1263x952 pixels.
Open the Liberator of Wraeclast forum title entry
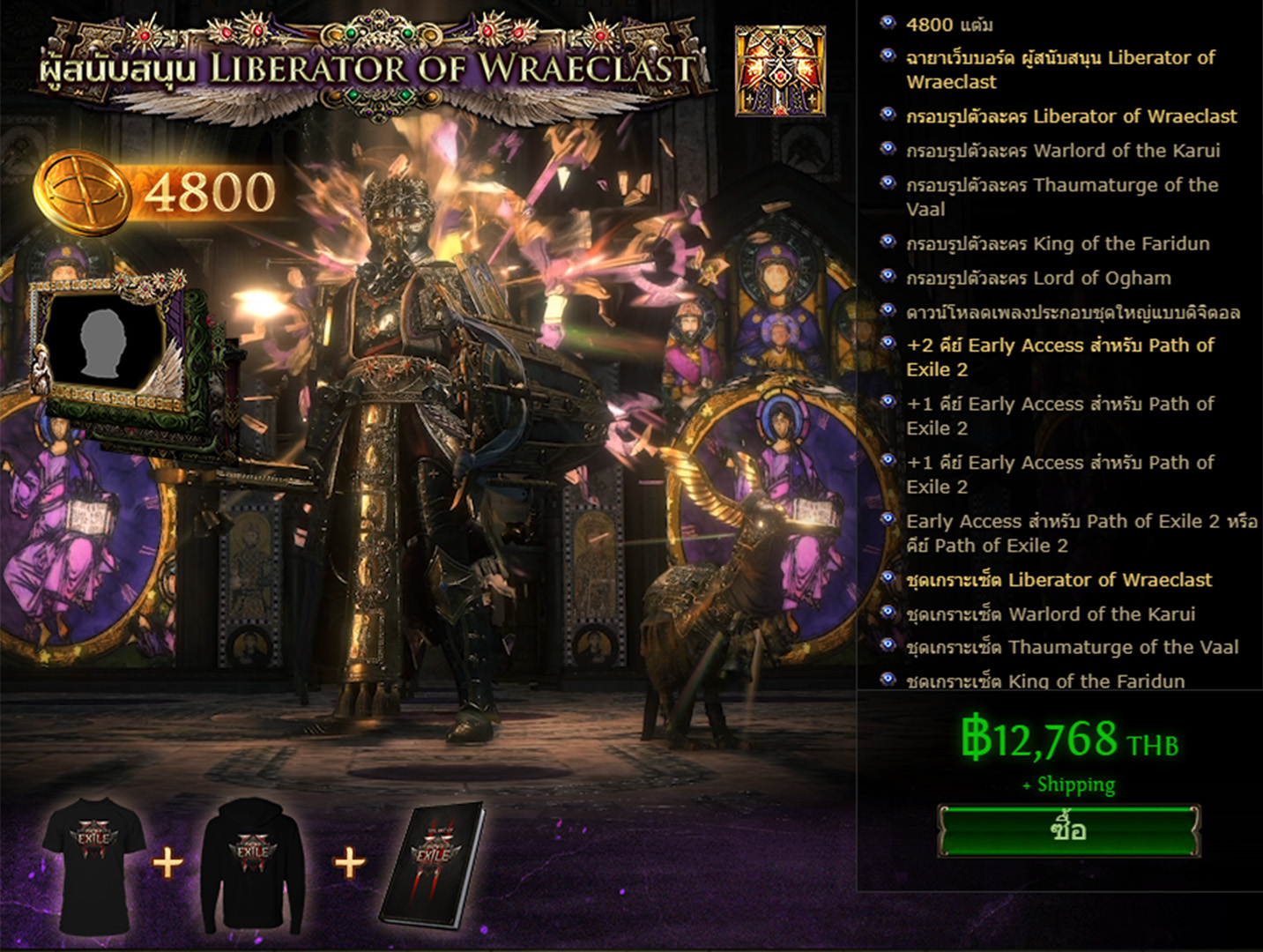pyautogui.click(x=1060, y=70)
